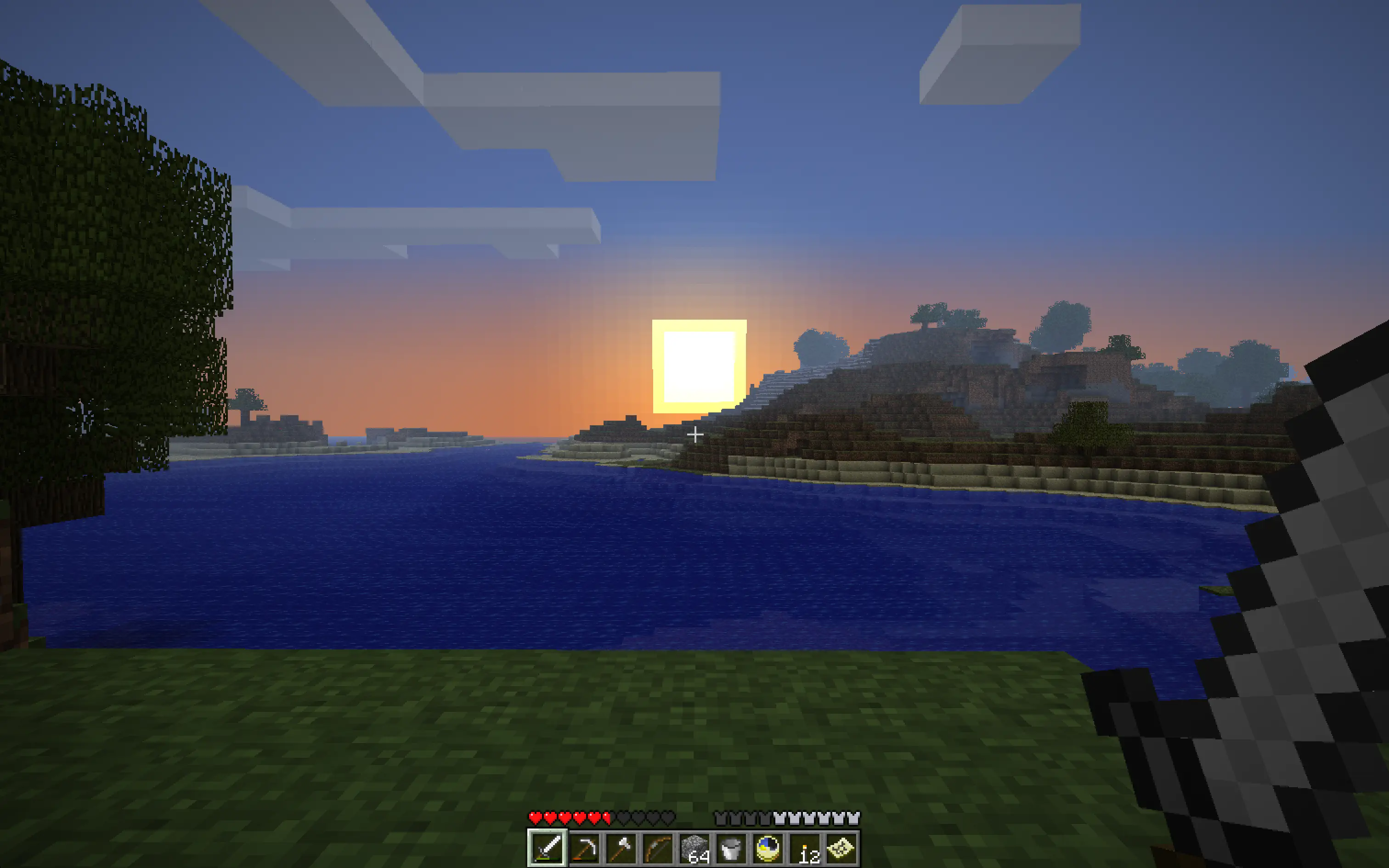Click the crosshair at screen center
This screenshot has height=868, width=1389.
click(694, 435)
